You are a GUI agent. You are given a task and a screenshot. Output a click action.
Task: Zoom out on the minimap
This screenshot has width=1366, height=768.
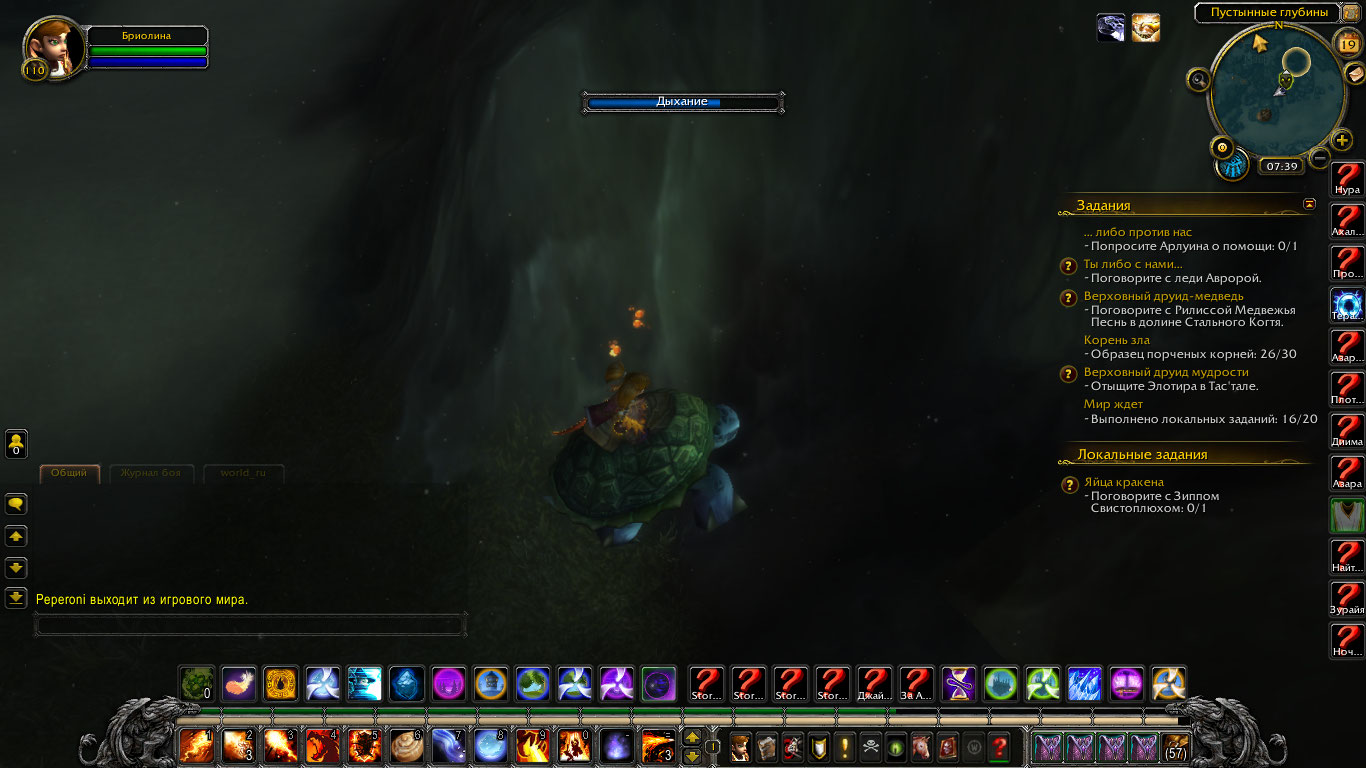(x=1320, y=158)
